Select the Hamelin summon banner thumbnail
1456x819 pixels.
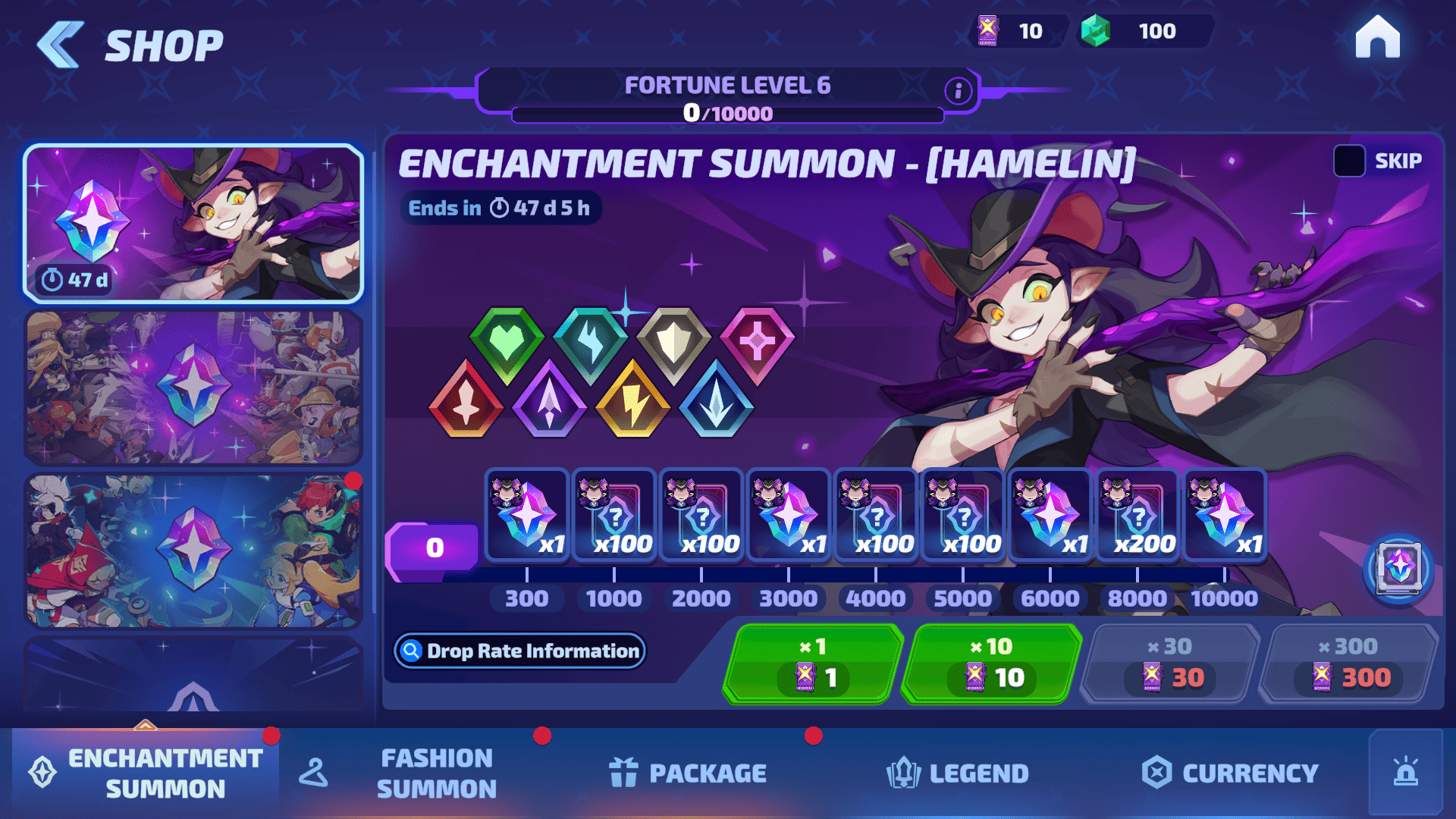pyautogui.click(x=193, y=223)
